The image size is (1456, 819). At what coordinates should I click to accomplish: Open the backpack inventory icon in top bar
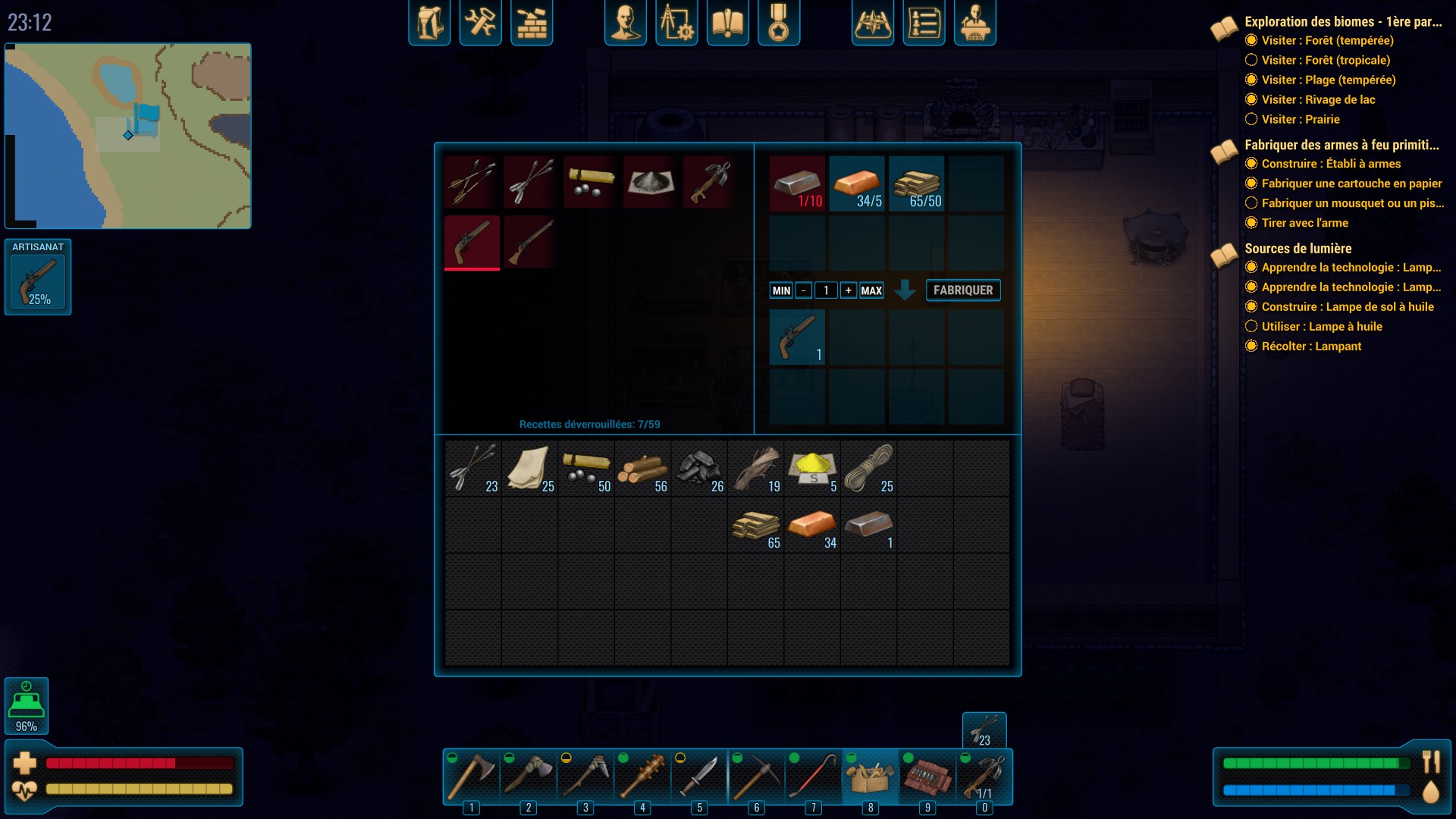429,23
